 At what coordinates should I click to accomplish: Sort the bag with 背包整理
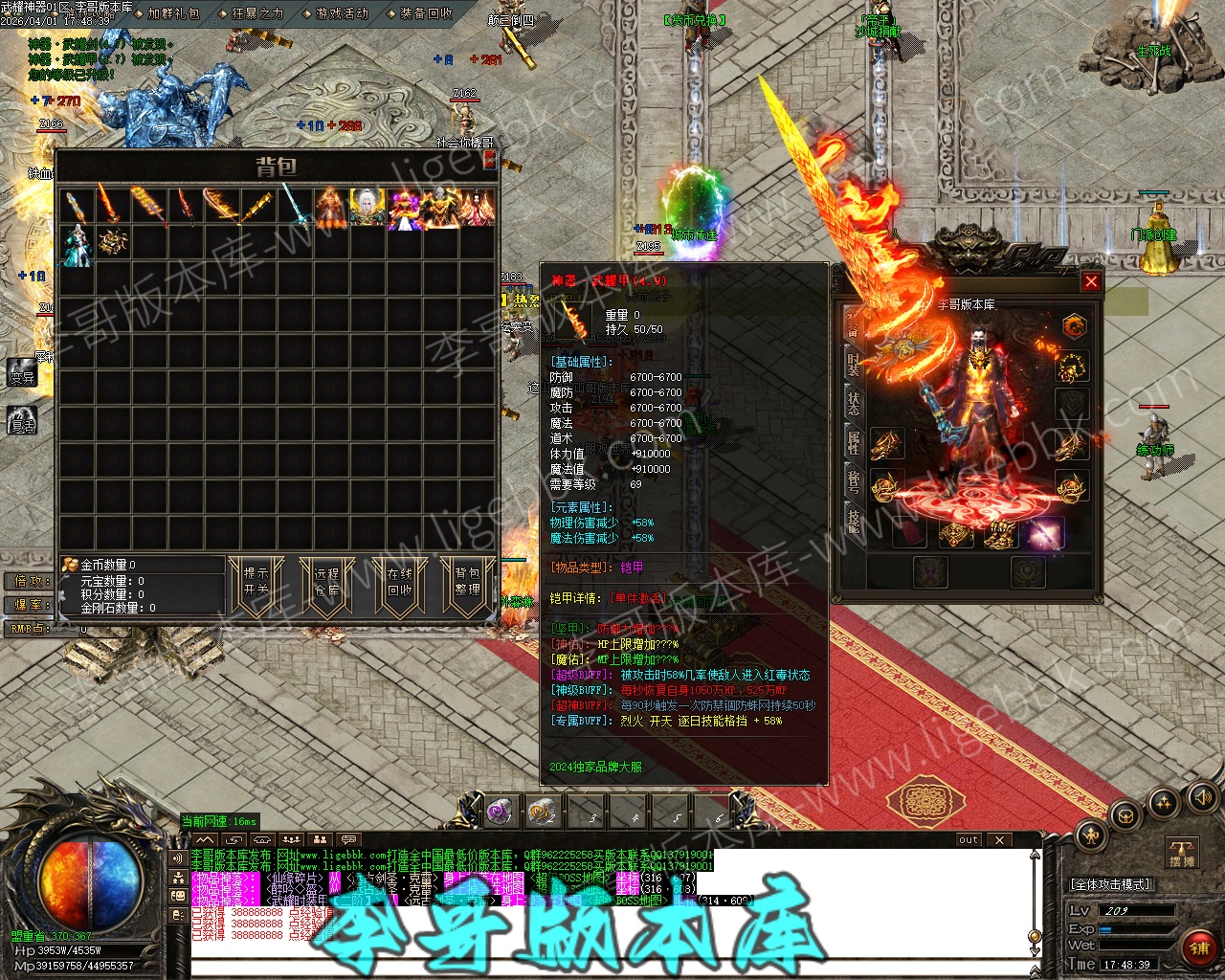467,581
